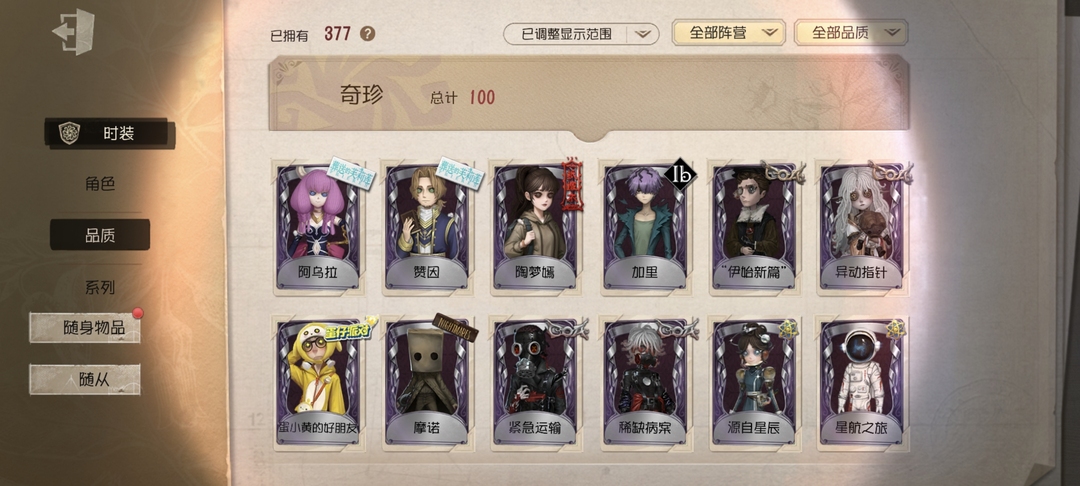Screen dimensions: 1080x486
Task: Show help for owned count question mark
Action: (x=368, y=34)
